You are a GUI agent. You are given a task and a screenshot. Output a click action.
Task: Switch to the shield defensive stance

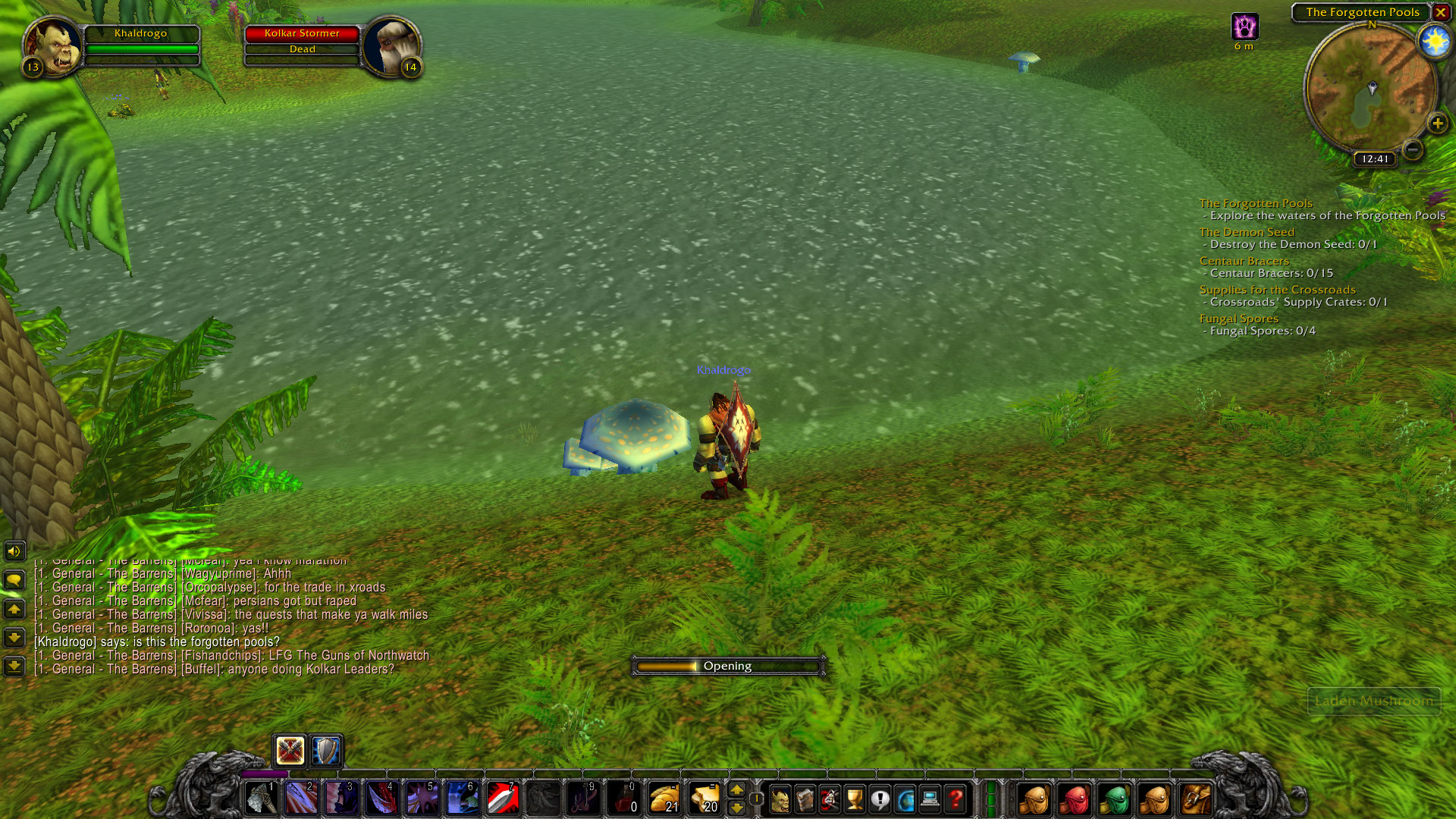(327, 751)
